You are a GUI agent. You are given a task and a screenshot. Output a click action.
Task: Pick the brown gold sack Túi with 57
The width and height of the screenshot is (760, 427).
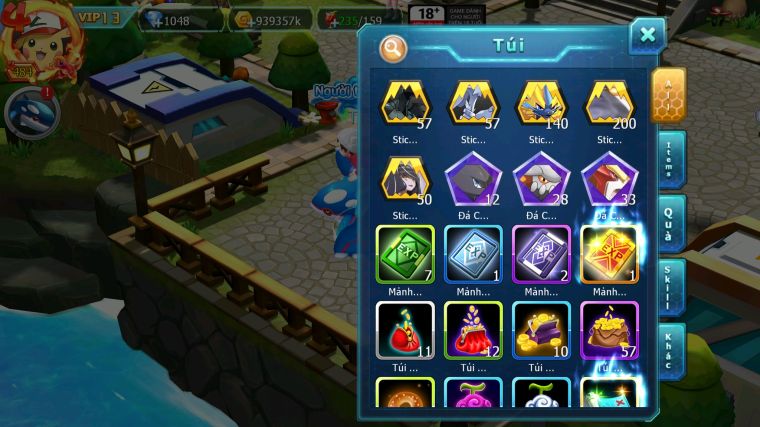pyautogui.click(x=609, y=328)
